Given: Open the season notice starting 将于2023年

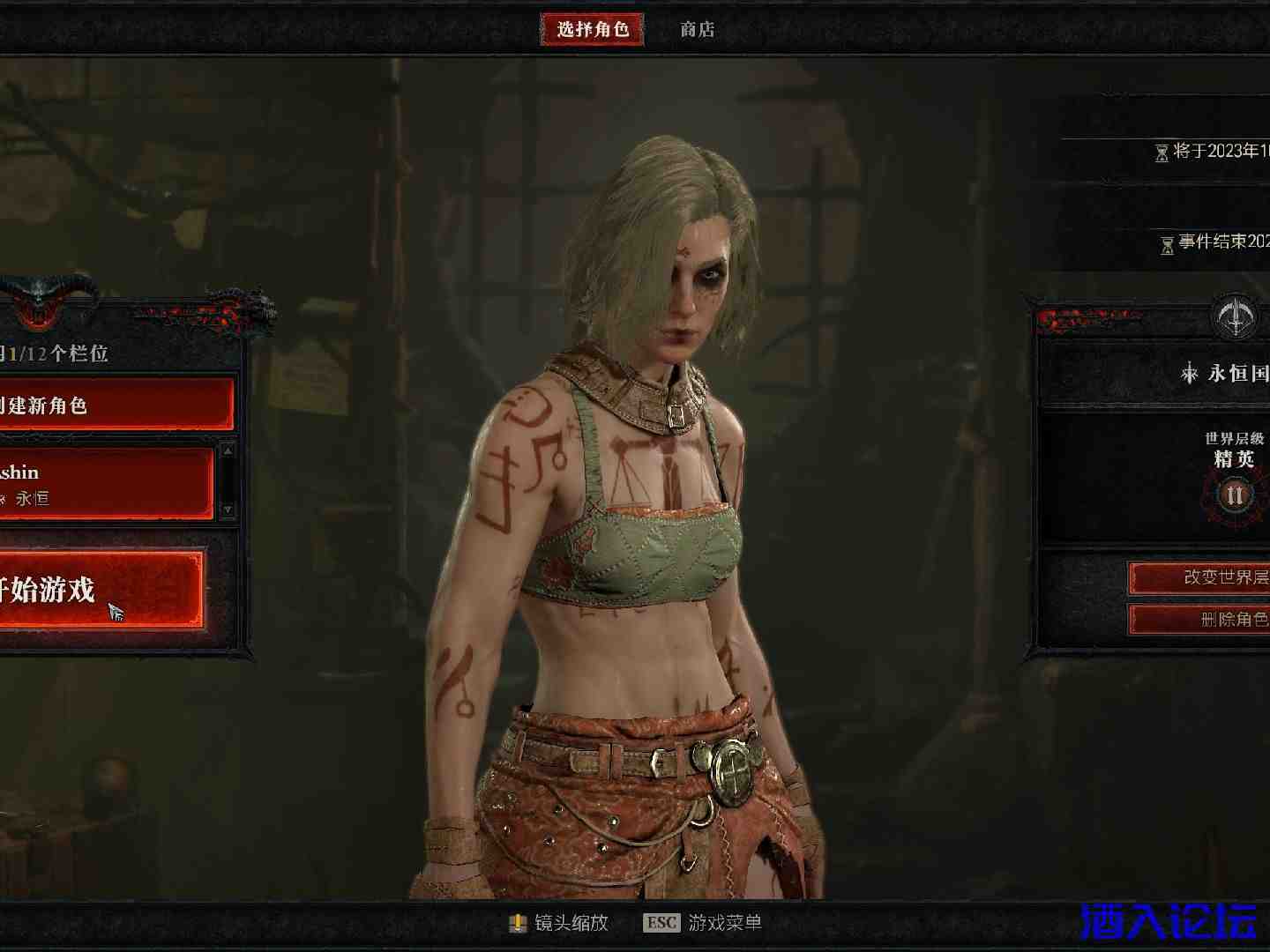Looking at the screenshot, I should point(1213,152).
